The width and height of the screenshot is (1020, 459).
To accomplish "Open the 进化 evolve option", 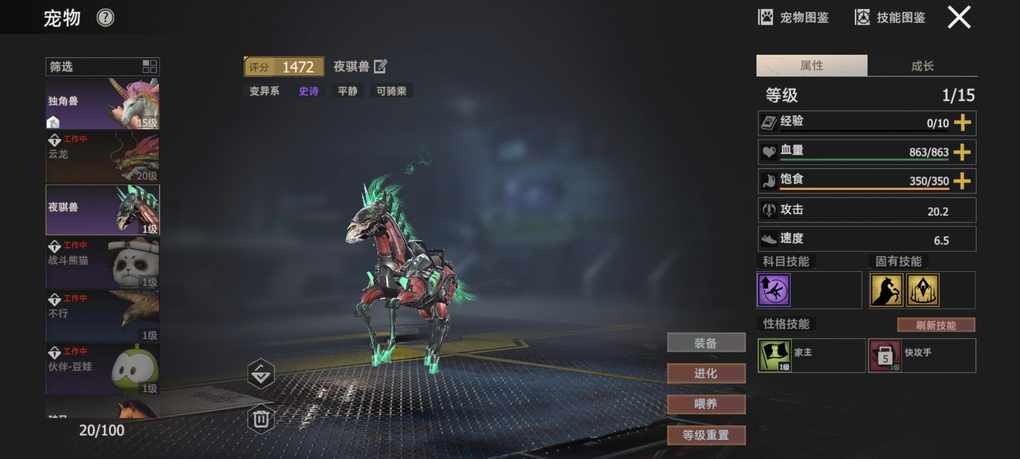I will 706,373.
